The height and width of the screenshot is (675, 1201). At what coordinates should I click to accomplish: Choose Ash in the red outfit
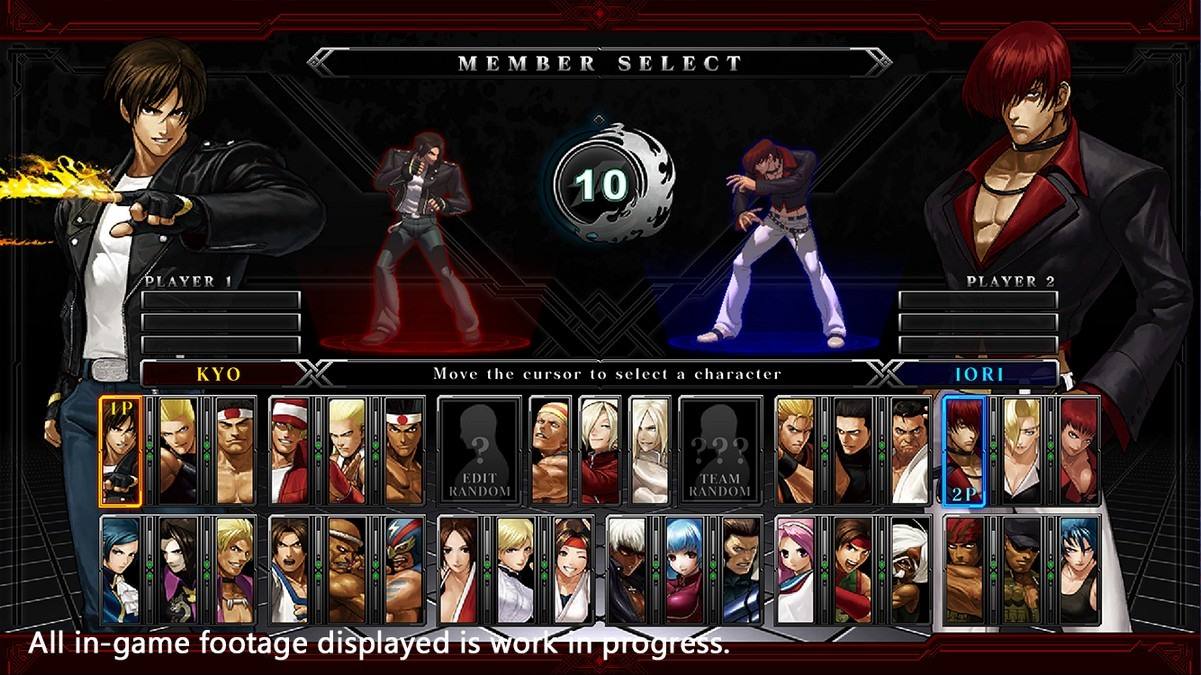point(600,451)
